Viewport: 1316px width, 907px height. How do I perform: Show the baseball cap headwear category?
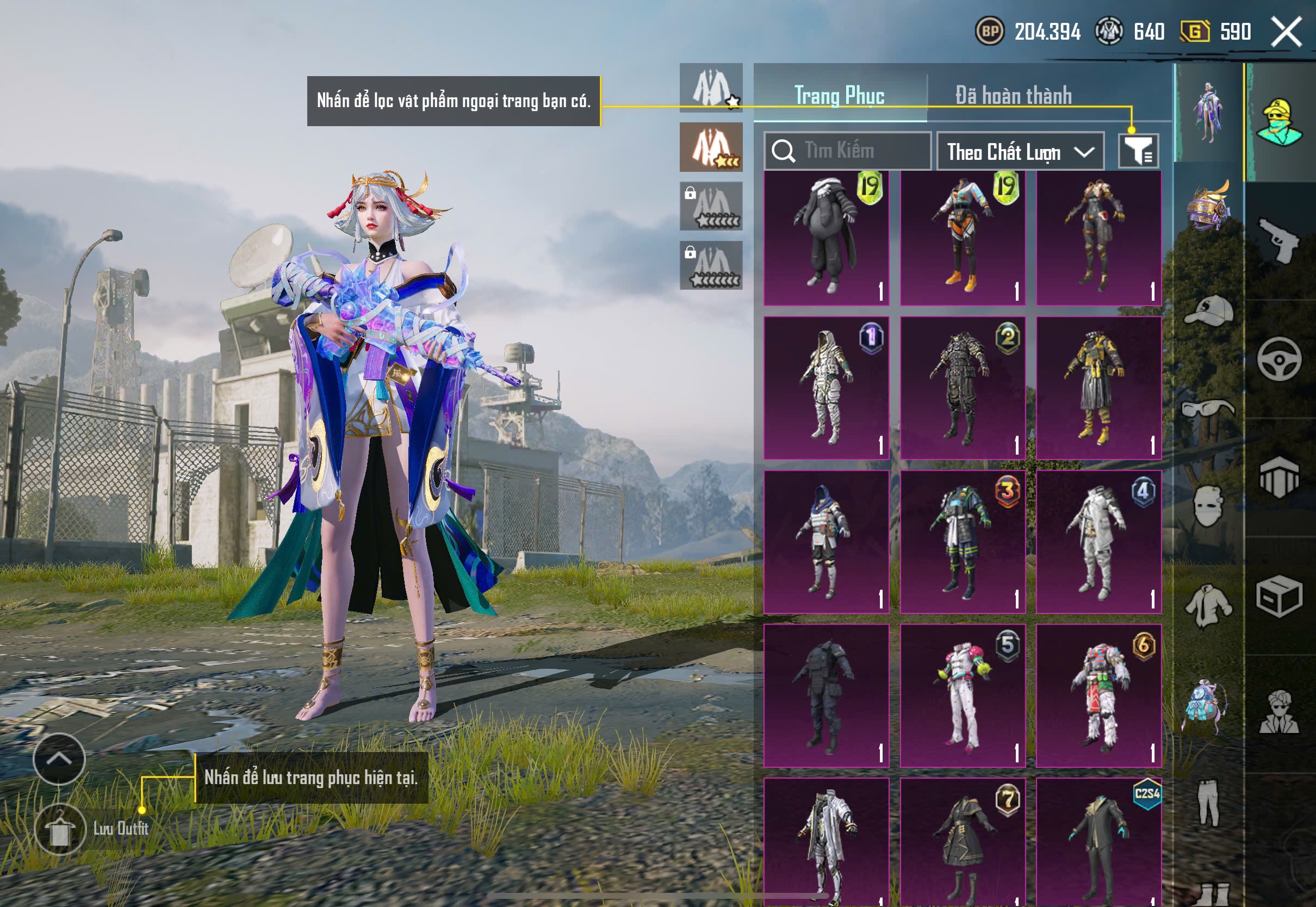[1209, 310]
